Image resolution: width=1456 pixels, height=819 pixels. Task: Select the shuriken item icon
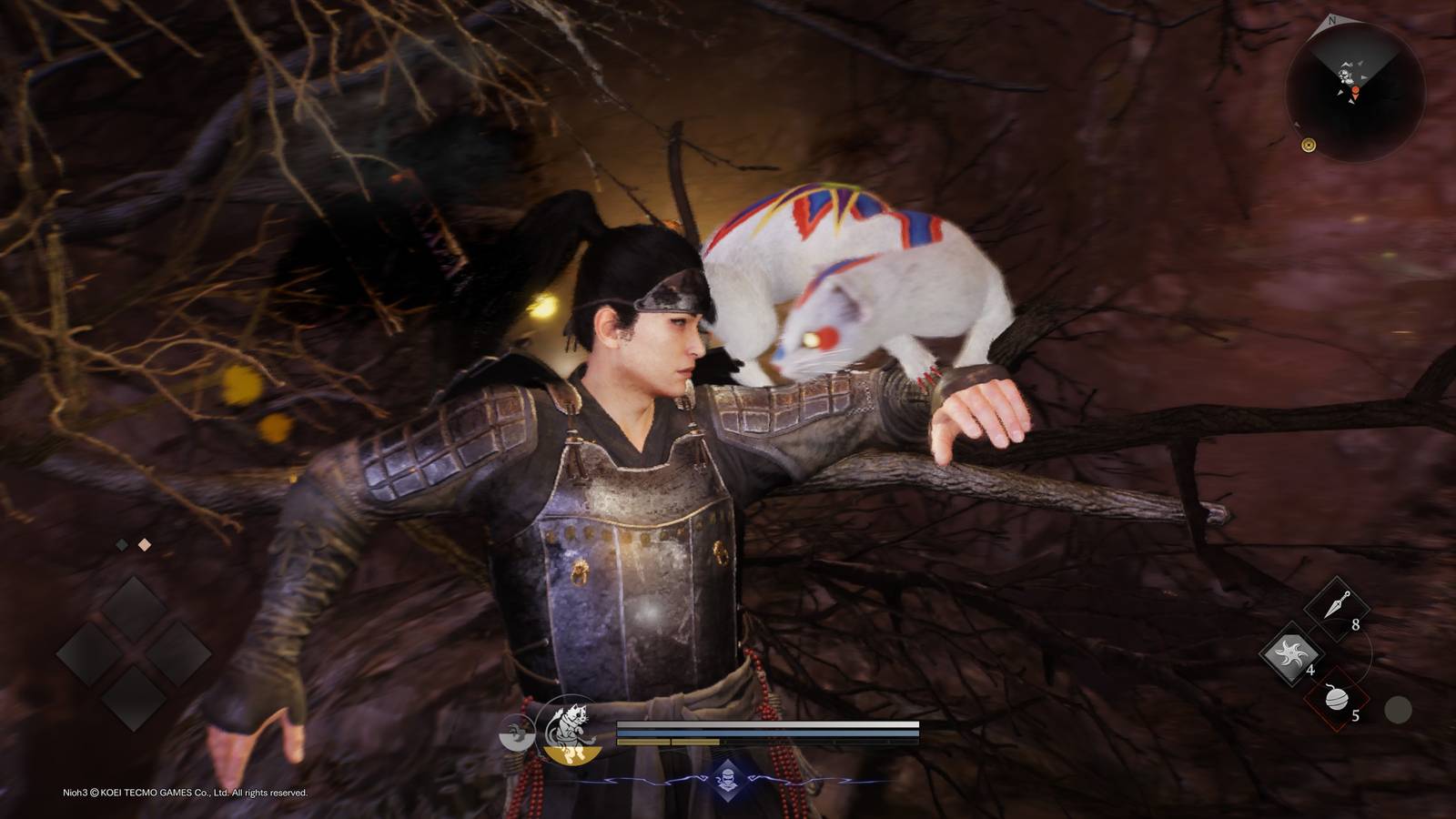[1290, 654]
